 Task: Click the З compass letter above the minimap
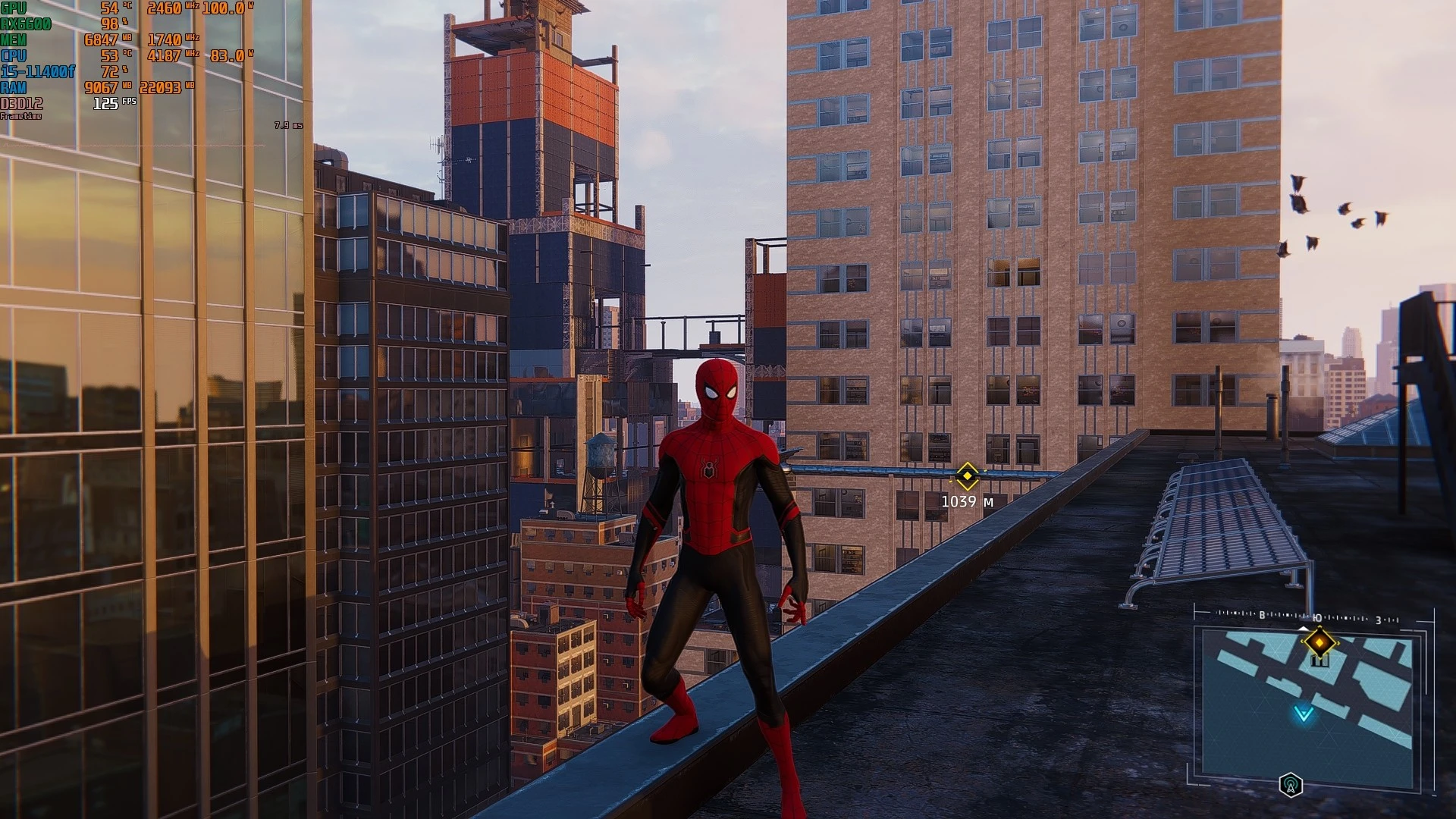pos(1378,620)
